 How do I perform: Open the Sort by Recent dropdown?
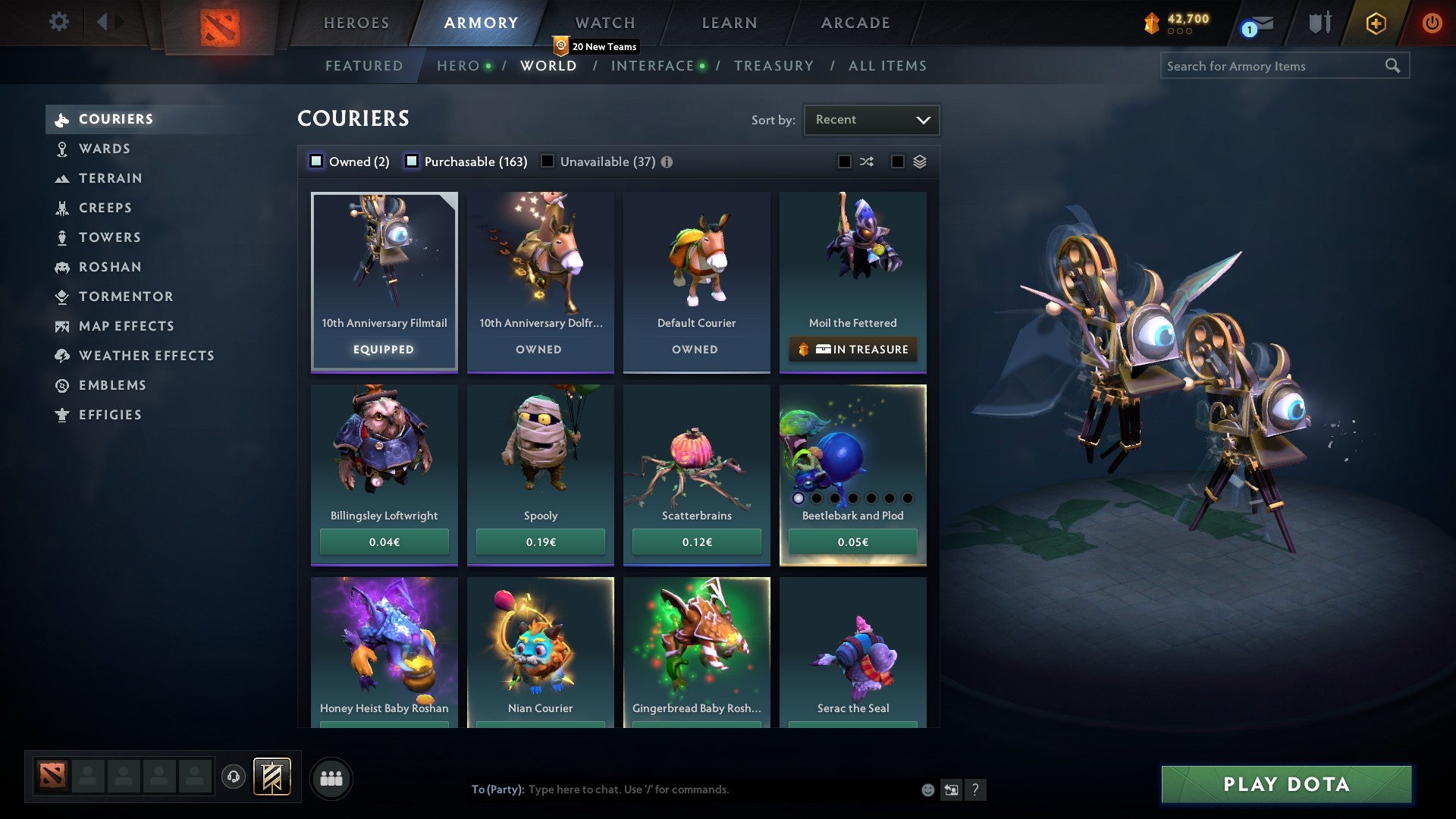coord(871,119)
